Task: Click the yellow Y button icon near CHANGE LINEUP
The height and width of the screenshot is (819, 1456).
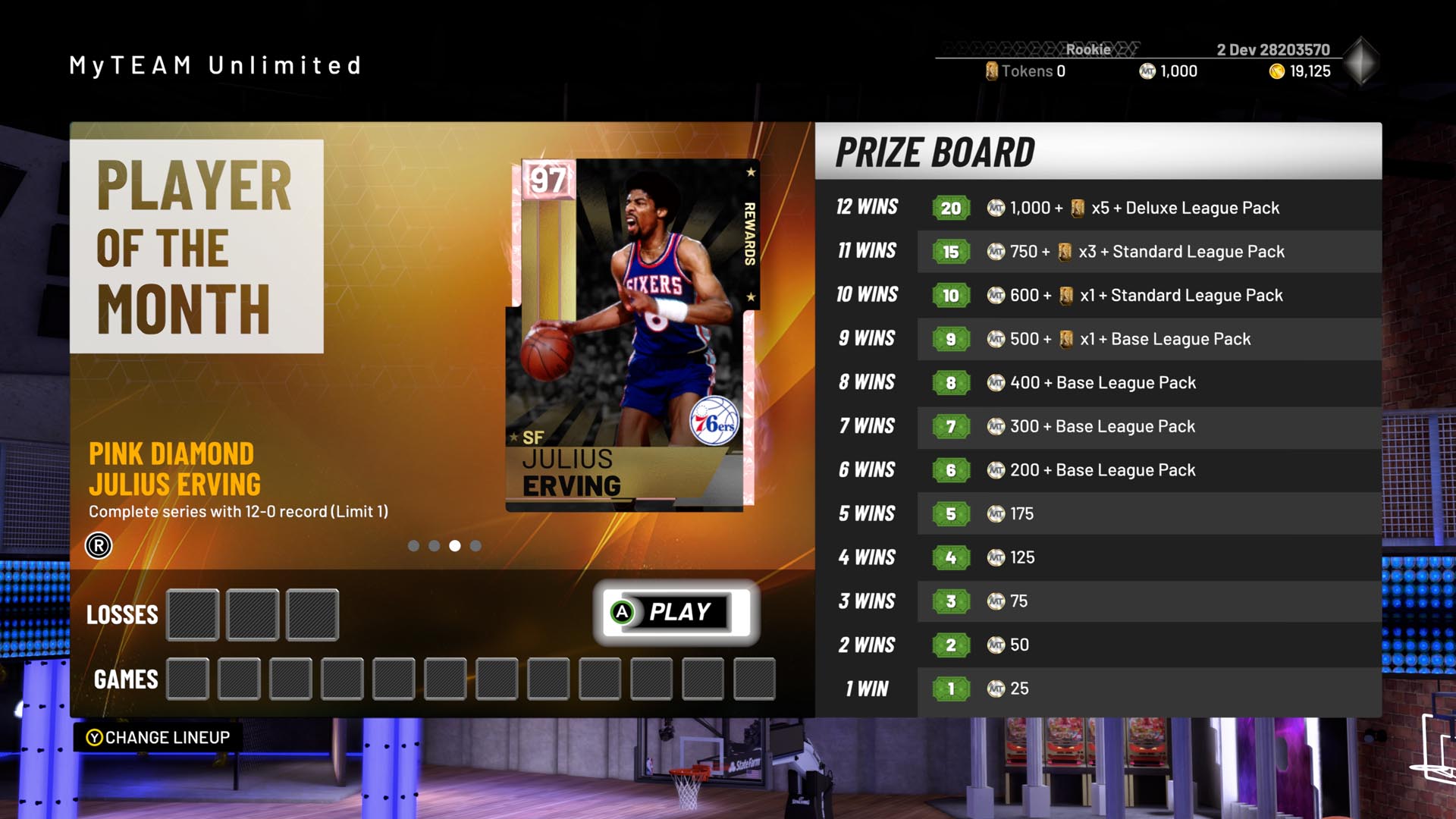Action: point(93,736)
